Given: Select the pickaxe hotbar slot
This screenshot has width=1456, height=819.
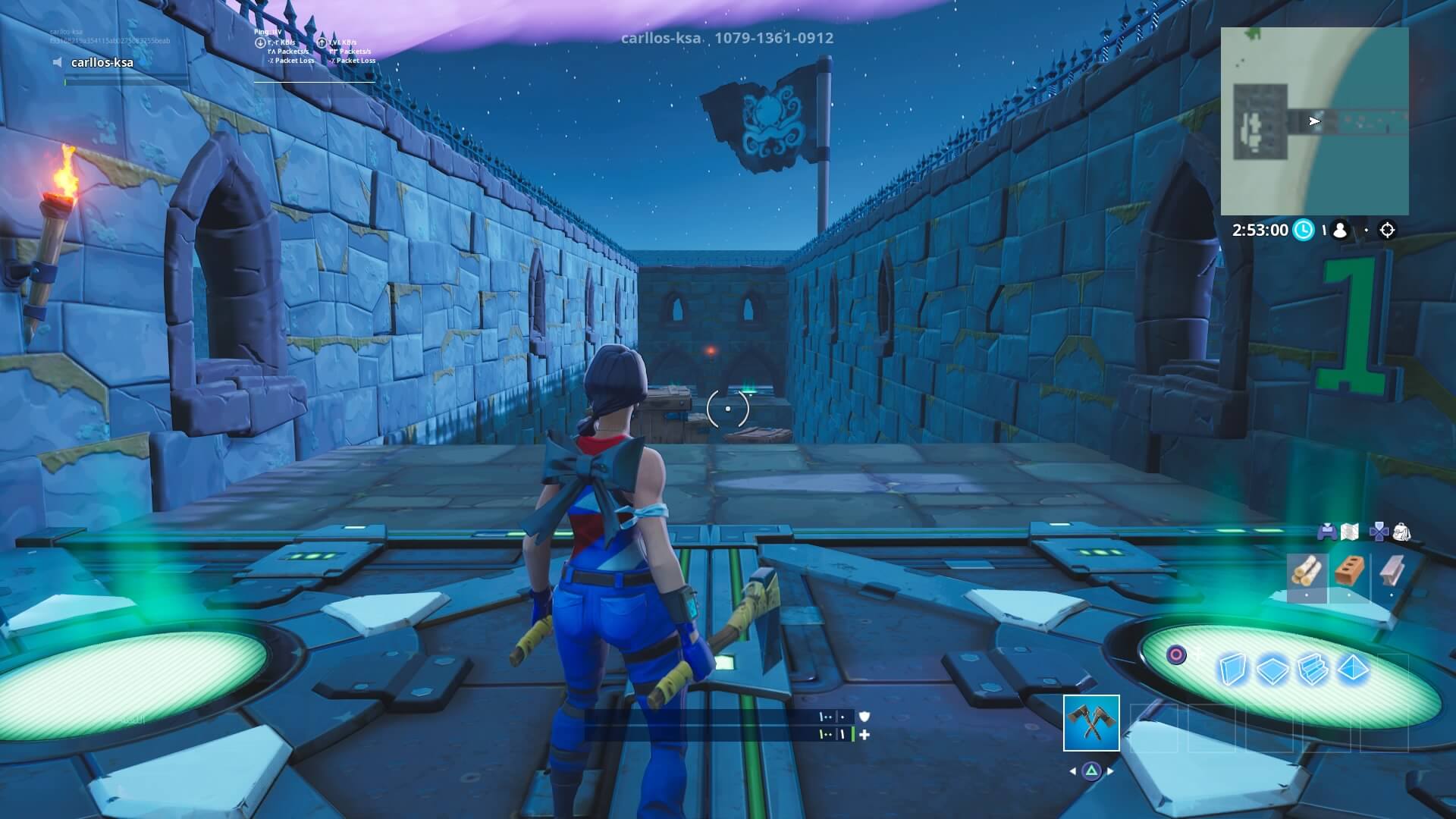Looking at the screenshot, I should pos(1091,723).
